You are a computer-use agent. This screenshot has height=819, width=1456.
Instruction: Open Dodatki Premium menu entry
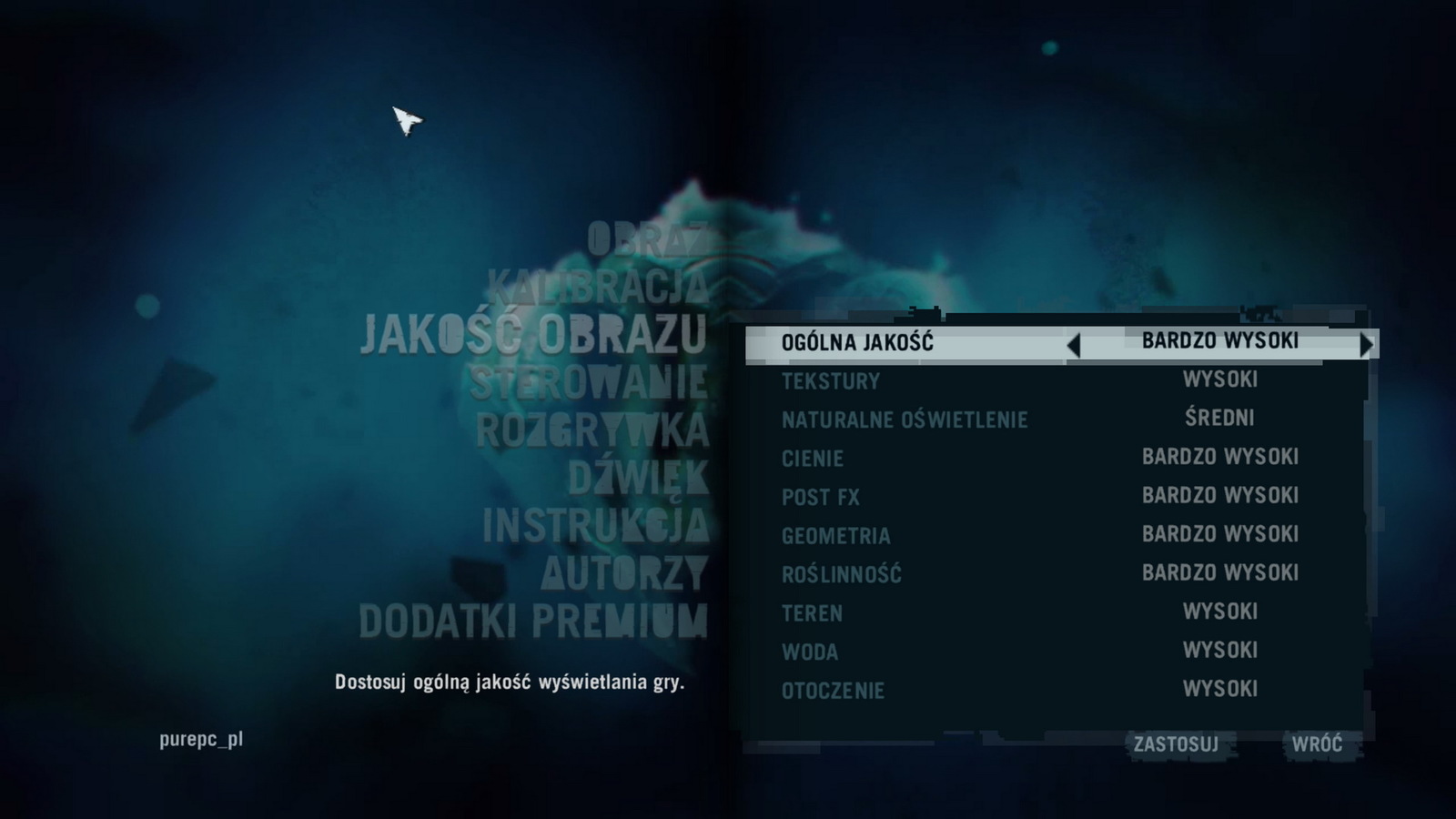click(533, 622)
